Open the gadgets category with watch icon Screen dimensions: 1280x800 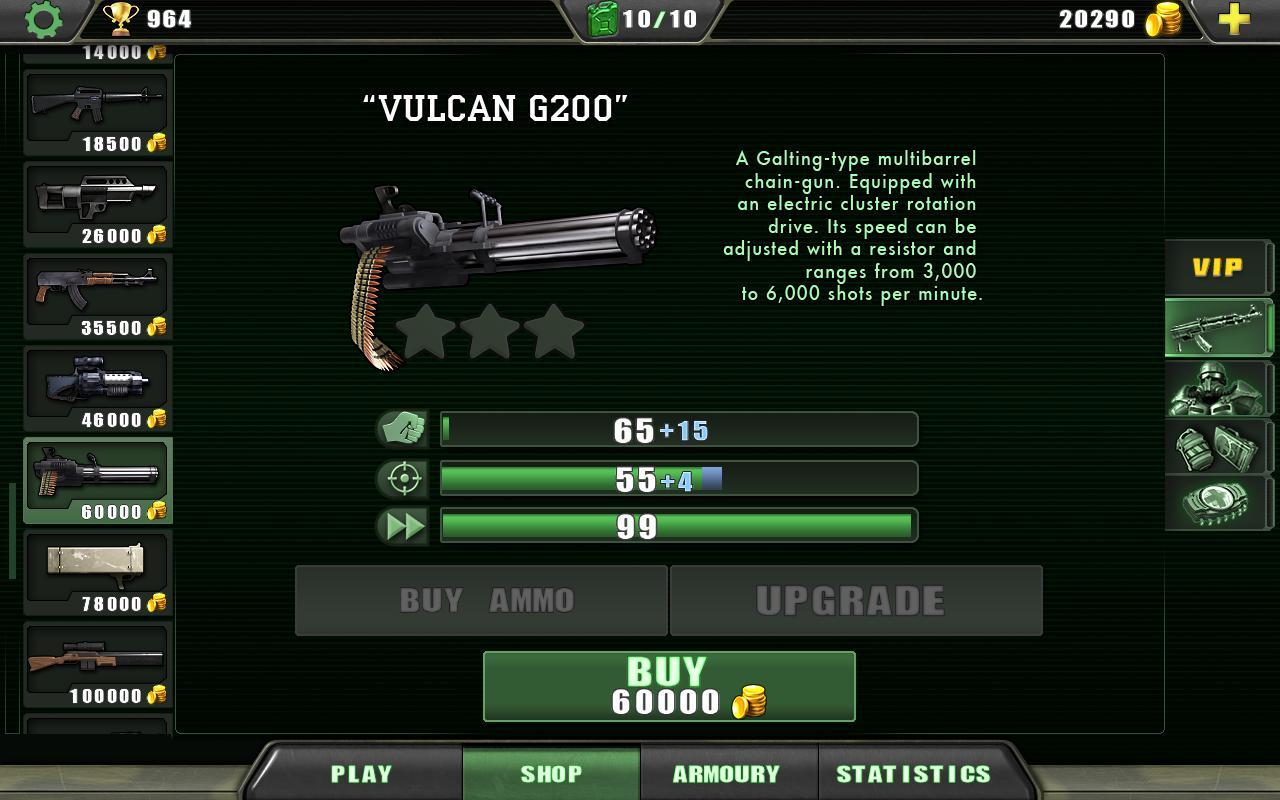pos(1218,502)
